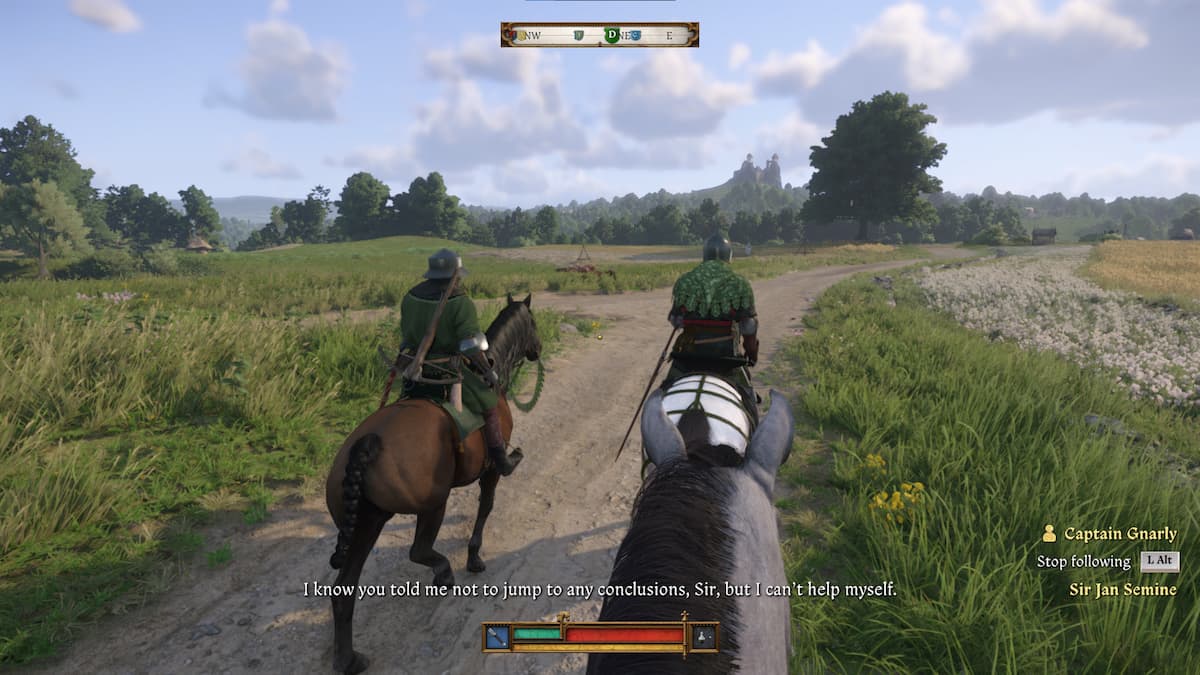Click the compass bar's E direction label
1200x675 pixels.
pos(670,35)
